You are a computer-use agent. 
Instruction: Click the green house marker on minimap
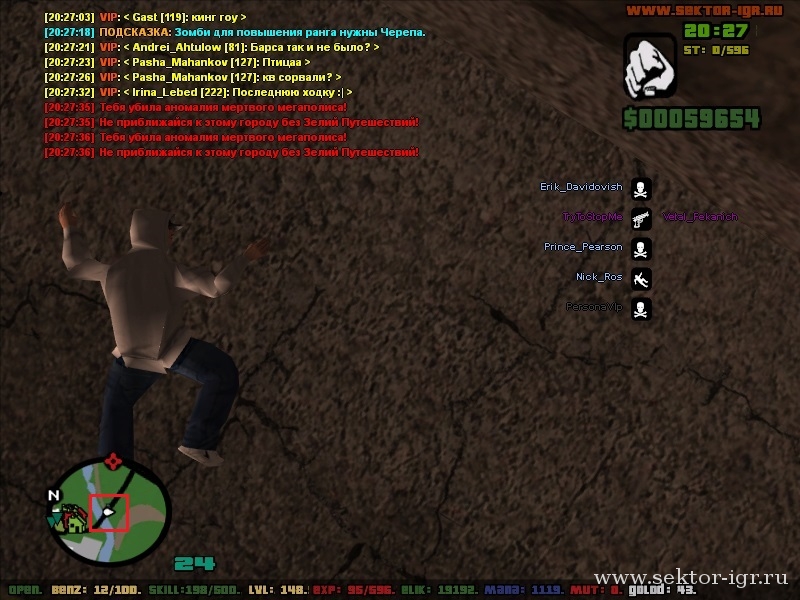[x=73, y=519]
